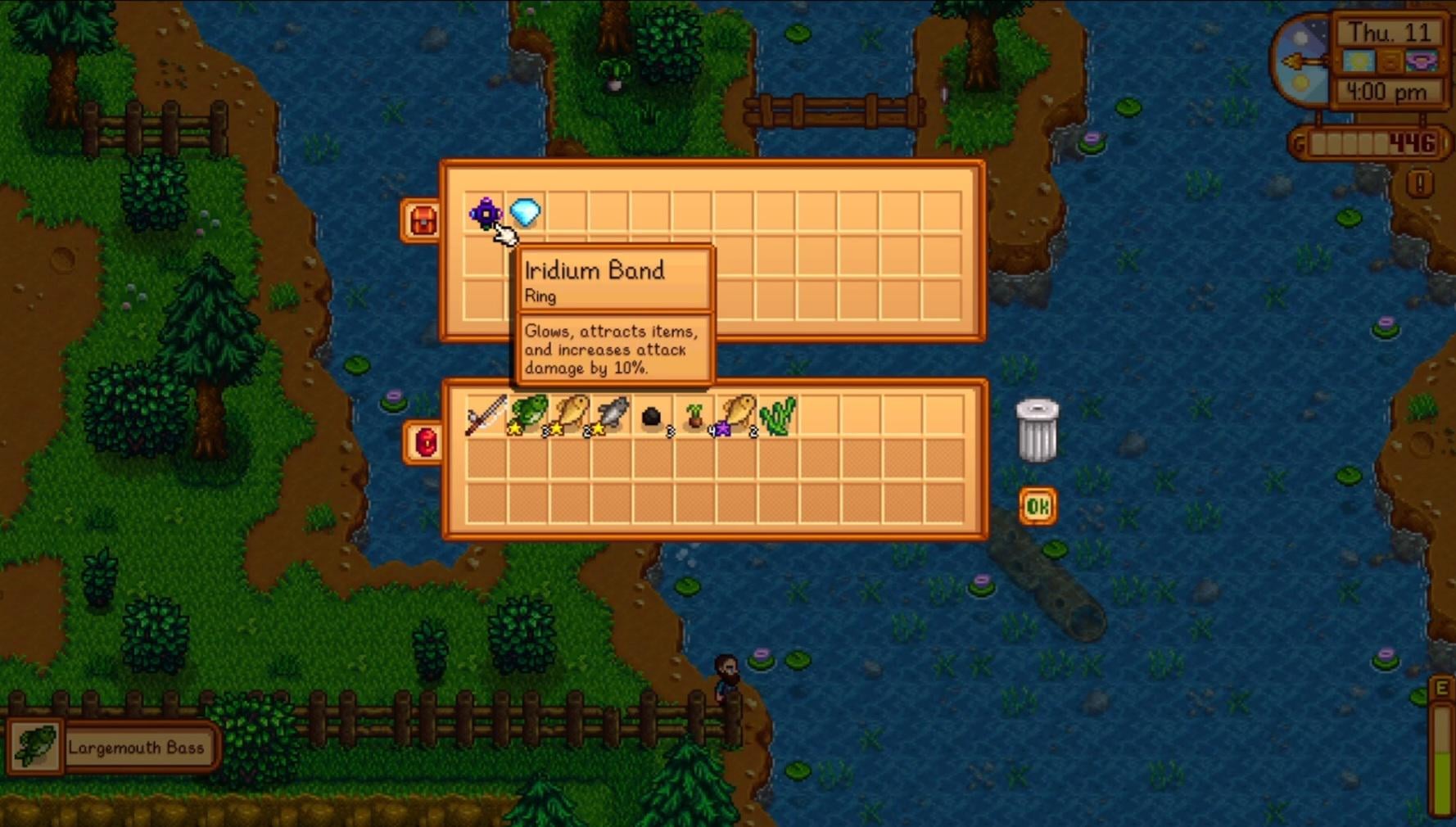Choose the grey fish slot
The width and height of the screenshot is (1456, 827).
[612, 415]
